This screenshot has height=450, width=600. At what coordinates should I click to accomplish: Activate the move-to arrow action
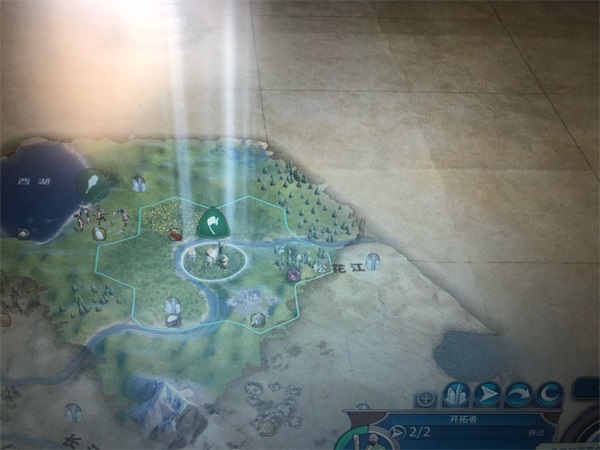click(487, 394)
